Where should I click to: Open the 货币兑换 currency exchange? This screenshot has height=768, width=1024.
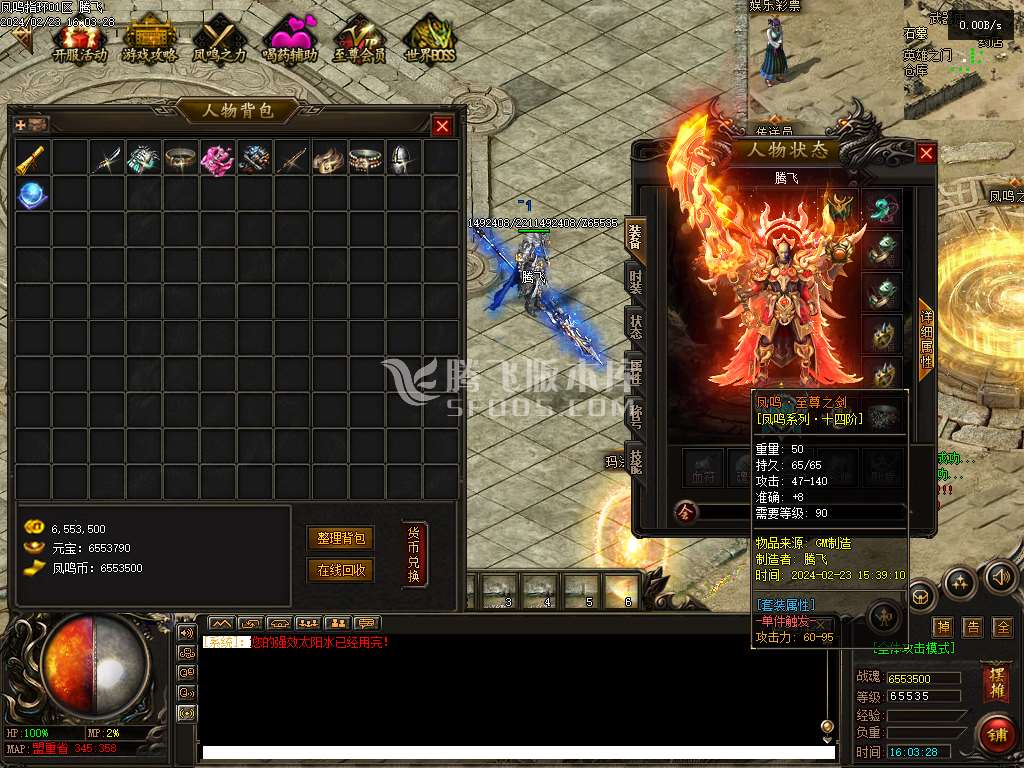pos(414,554)
